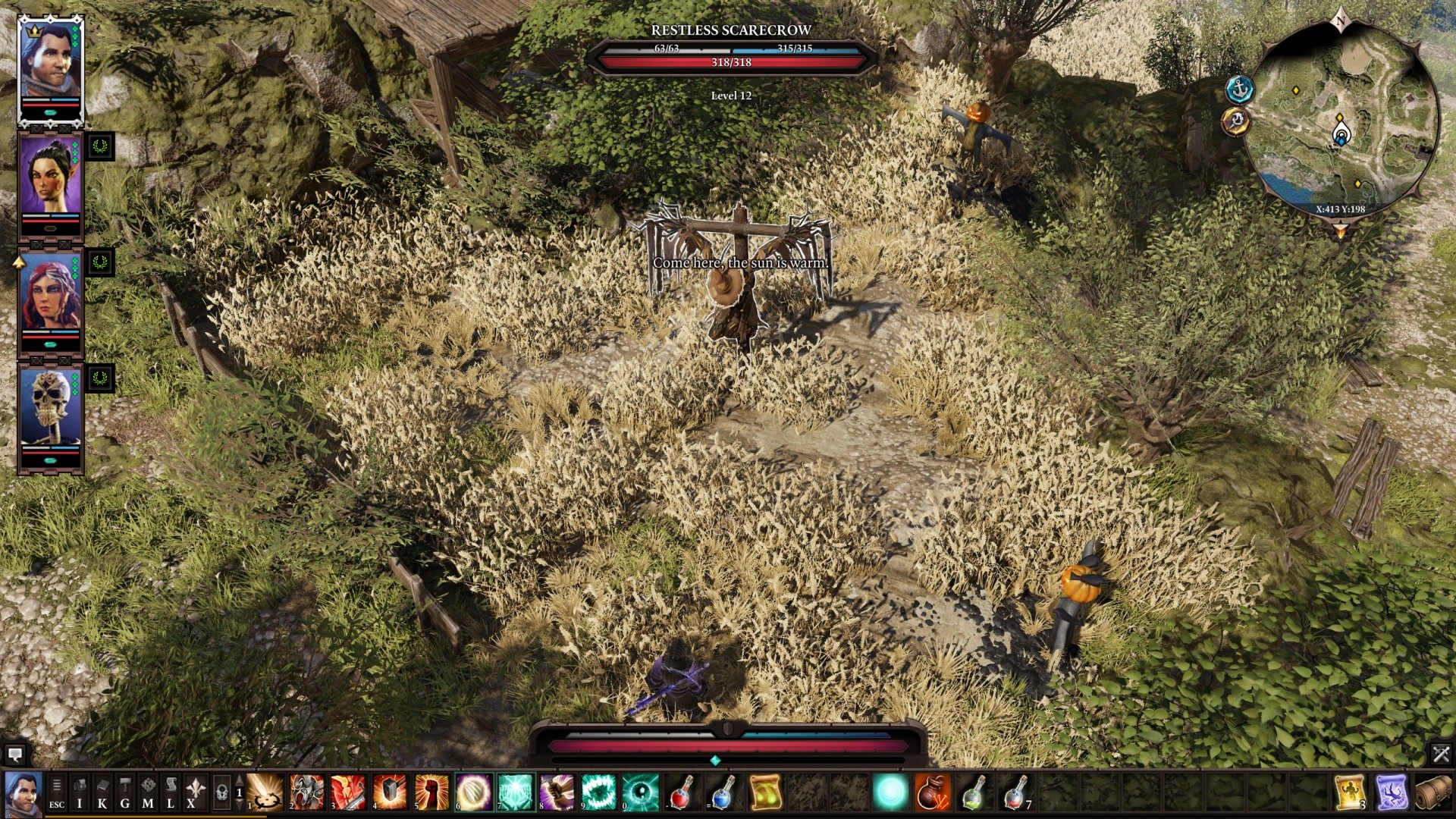
Task: Open the crafting hammer G button
Action: point(125,793)
